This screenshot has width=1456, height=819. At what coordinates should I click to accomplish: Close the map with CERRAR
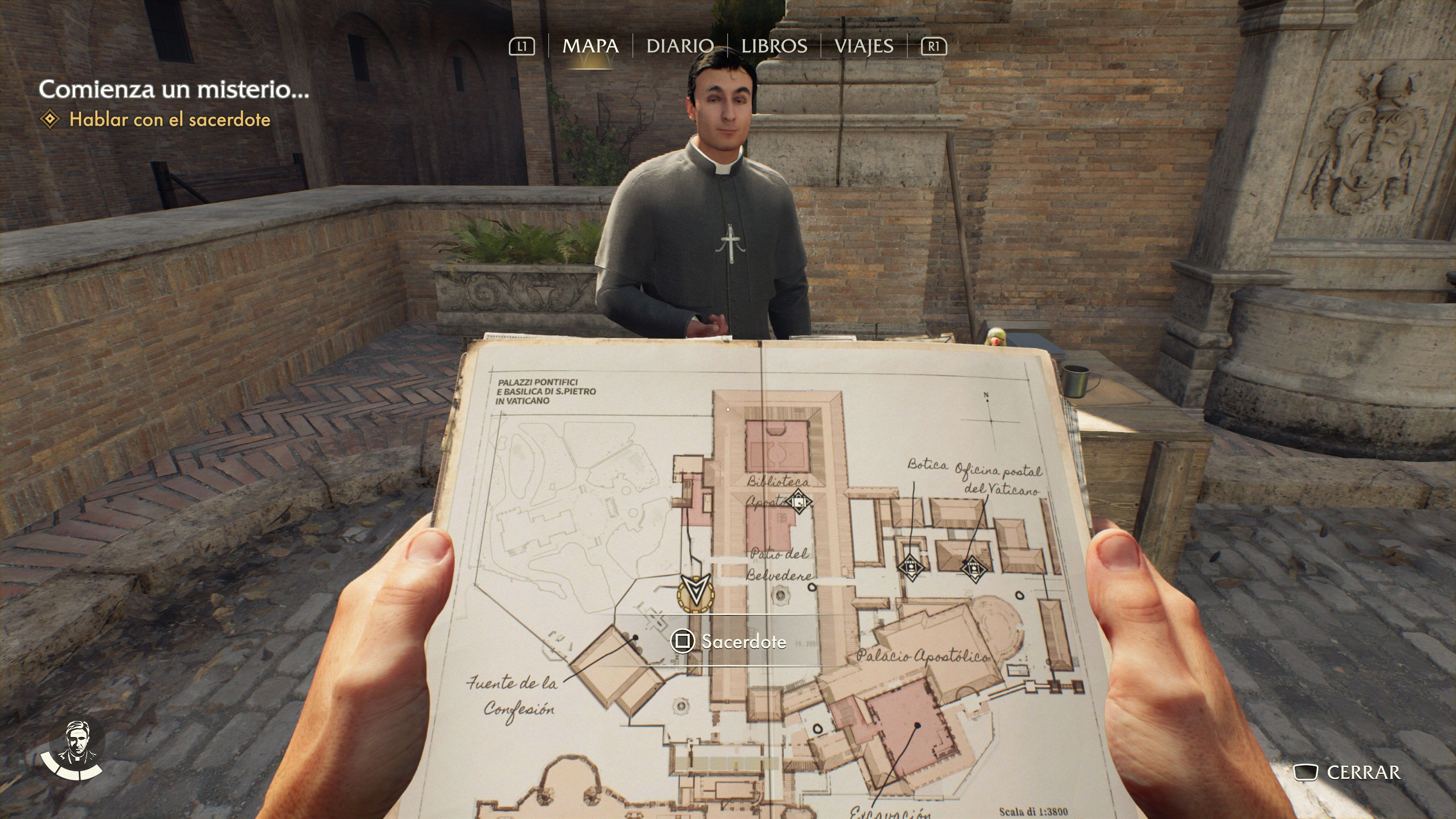(x=1349, y=772)
